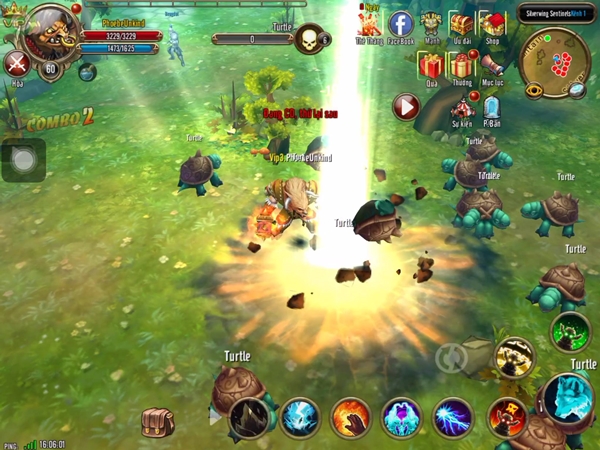The width and height of the screenshot is (600, 450).
Task: Open the Sự kiện event tent
Action: pos(461,107)
